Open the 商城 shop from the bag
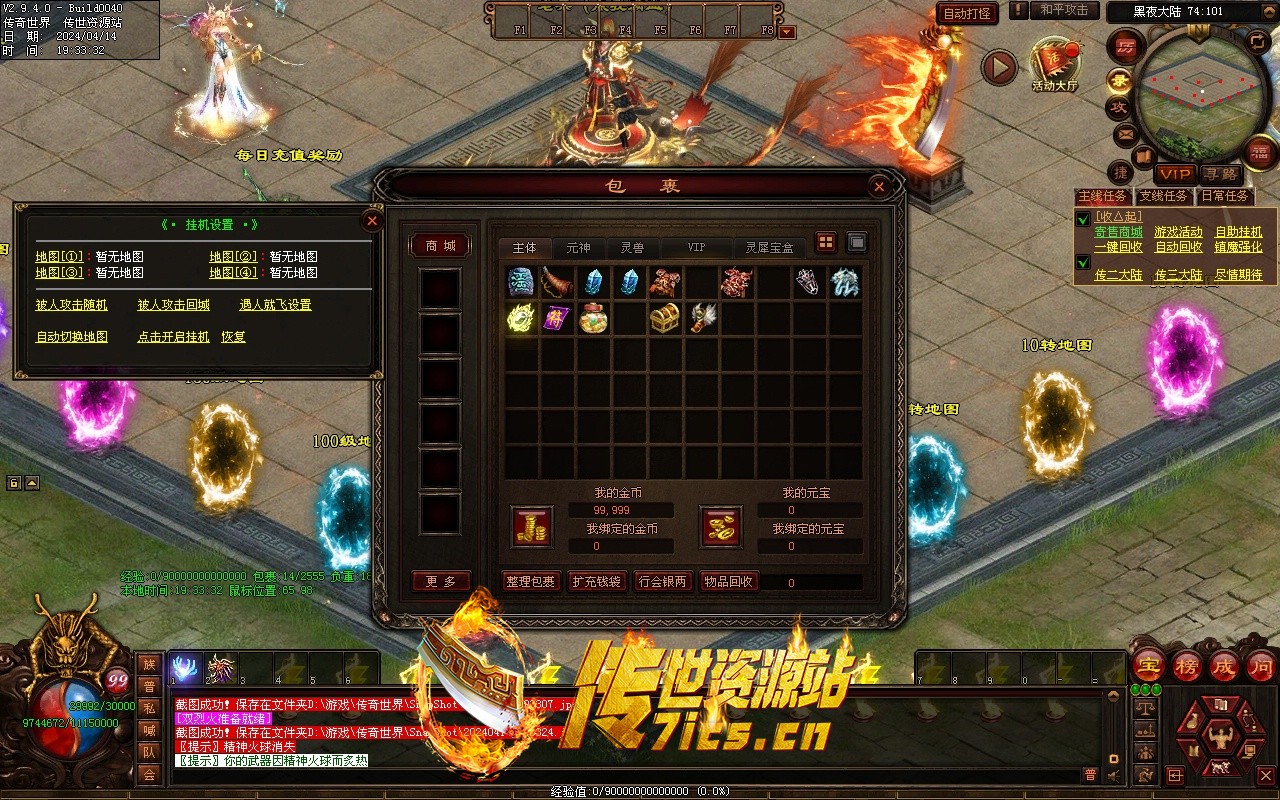 click(x=440, y=246)
